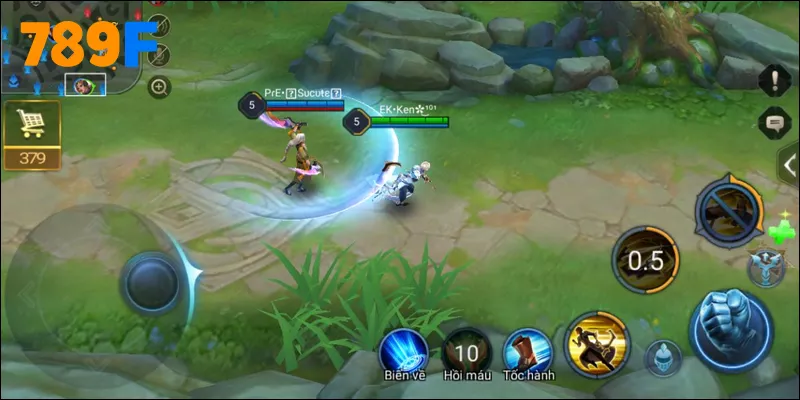The height and width of the screenshot is (400, 800).
Task: Click the magnifier zoom button beside minimap
Action: click(159, 87)
